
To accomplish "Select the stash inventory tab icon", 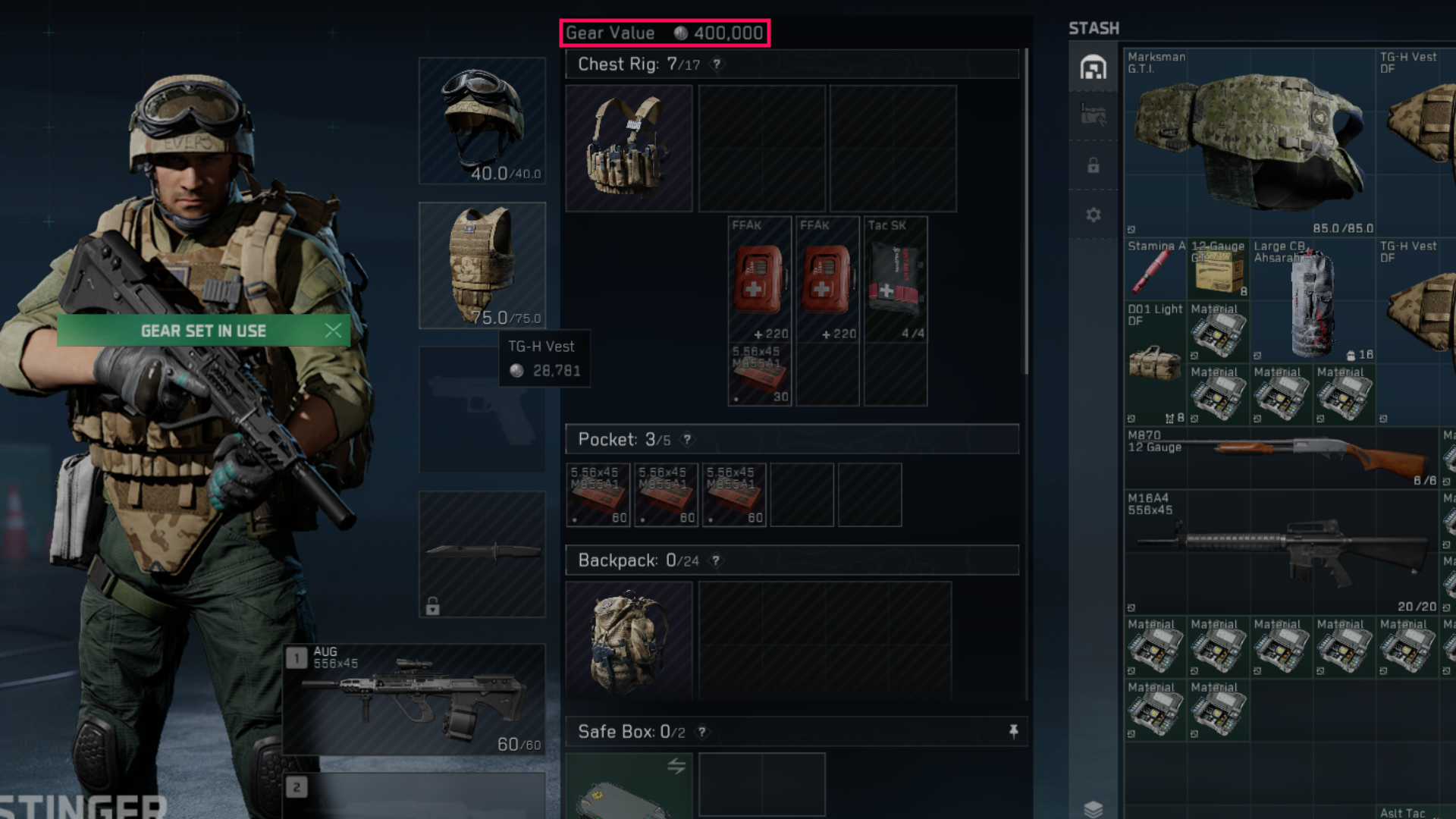I will (x=1093, y=67).
